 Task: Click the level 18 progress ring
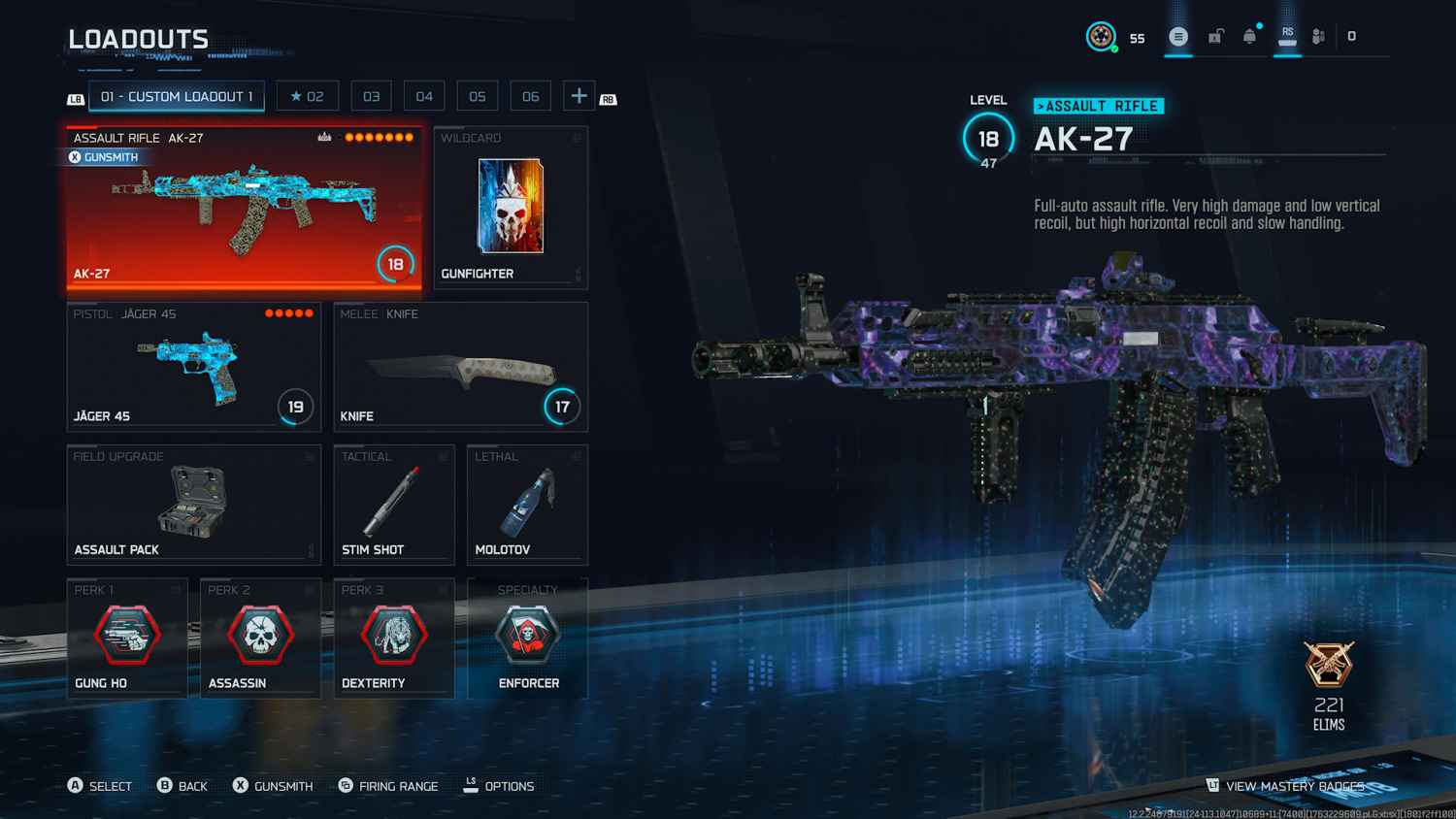(x=988, y=137)
